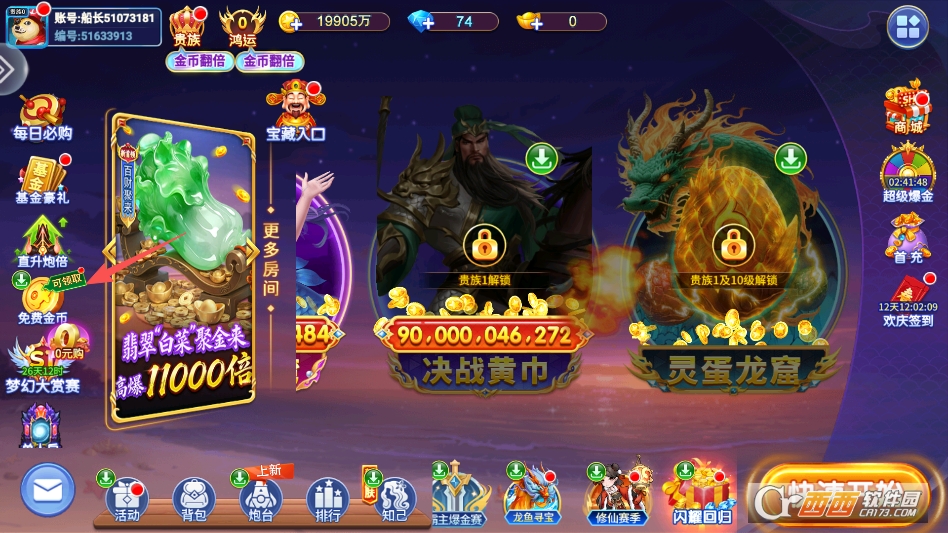948x533 pixels.
Task: Open the 基金豪礼 fund gift icon
Action: coord(42,179)
